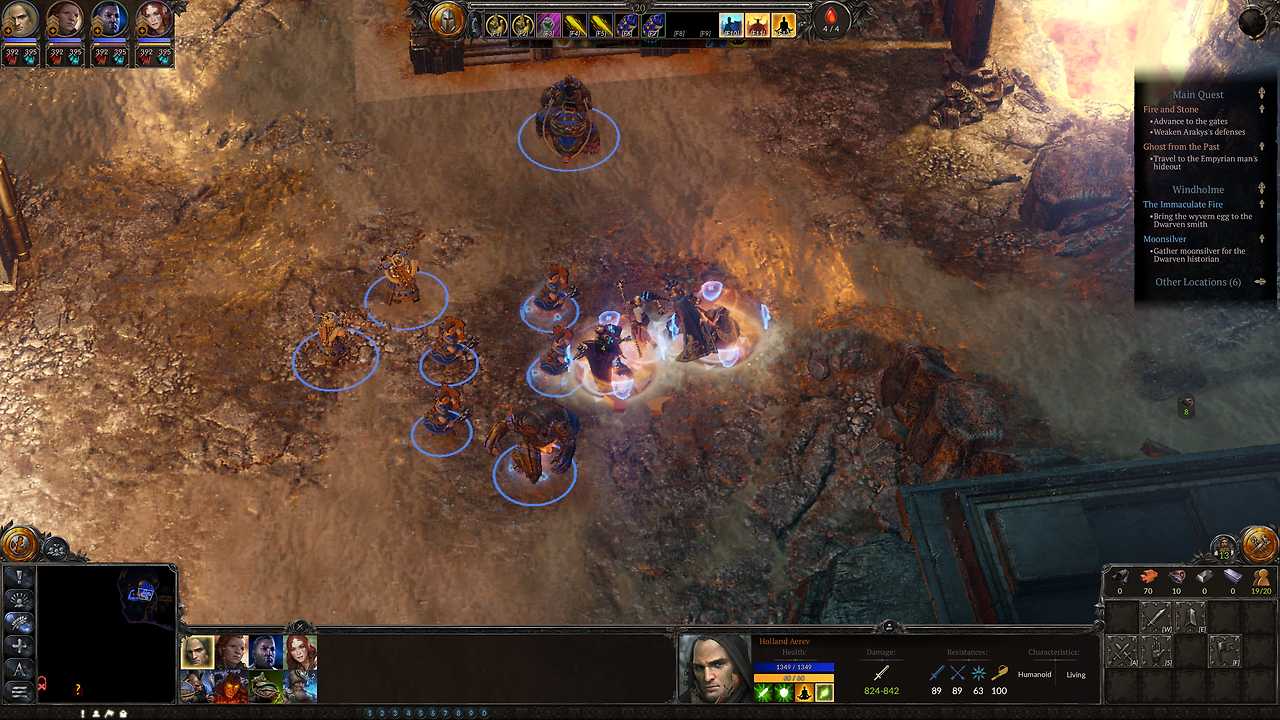Image resolution: width=1280 pixels, height=720 pixels.
Task: Click the minimap
Action: (107, 633)
